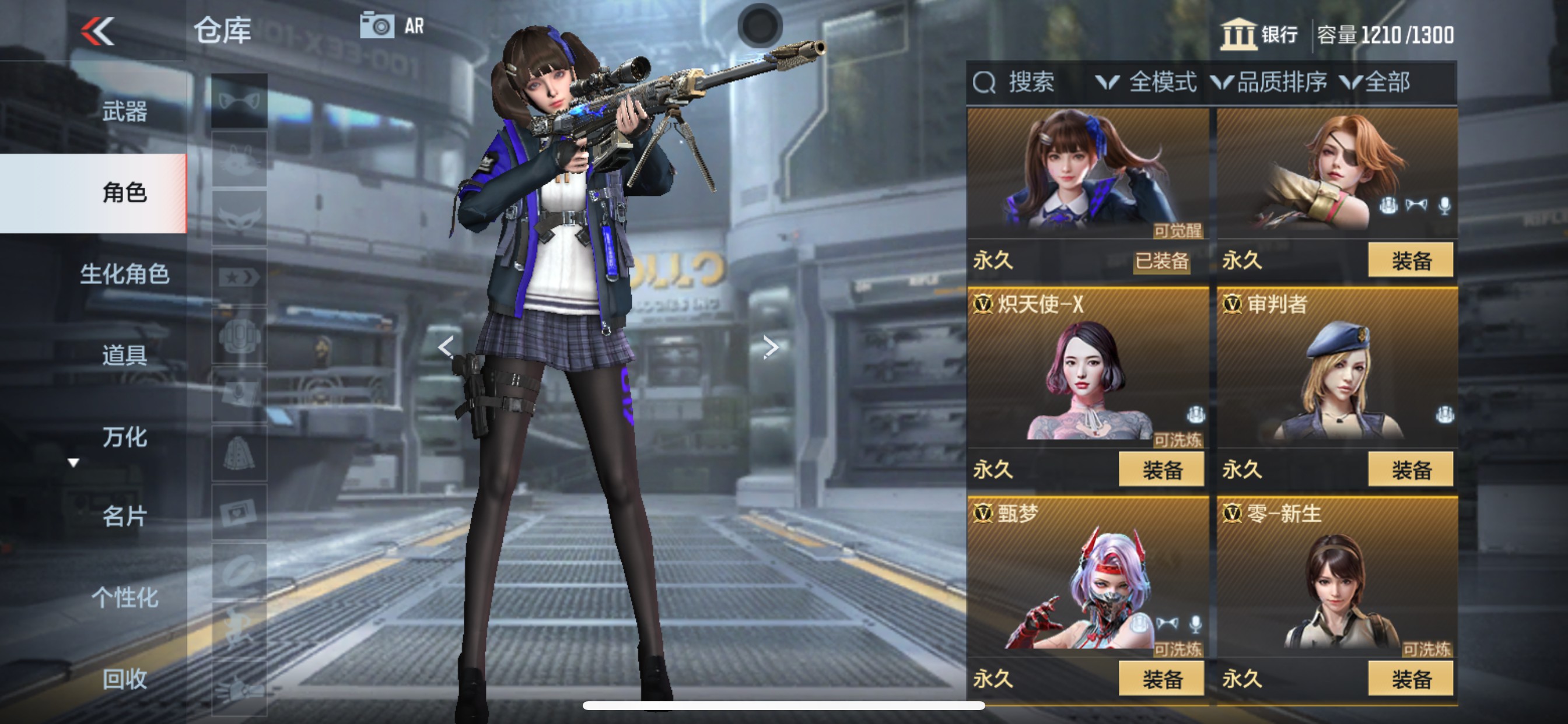1568x724 pixels.
Task: Equip the 炽天使-X character
Action: point(1161,470)
